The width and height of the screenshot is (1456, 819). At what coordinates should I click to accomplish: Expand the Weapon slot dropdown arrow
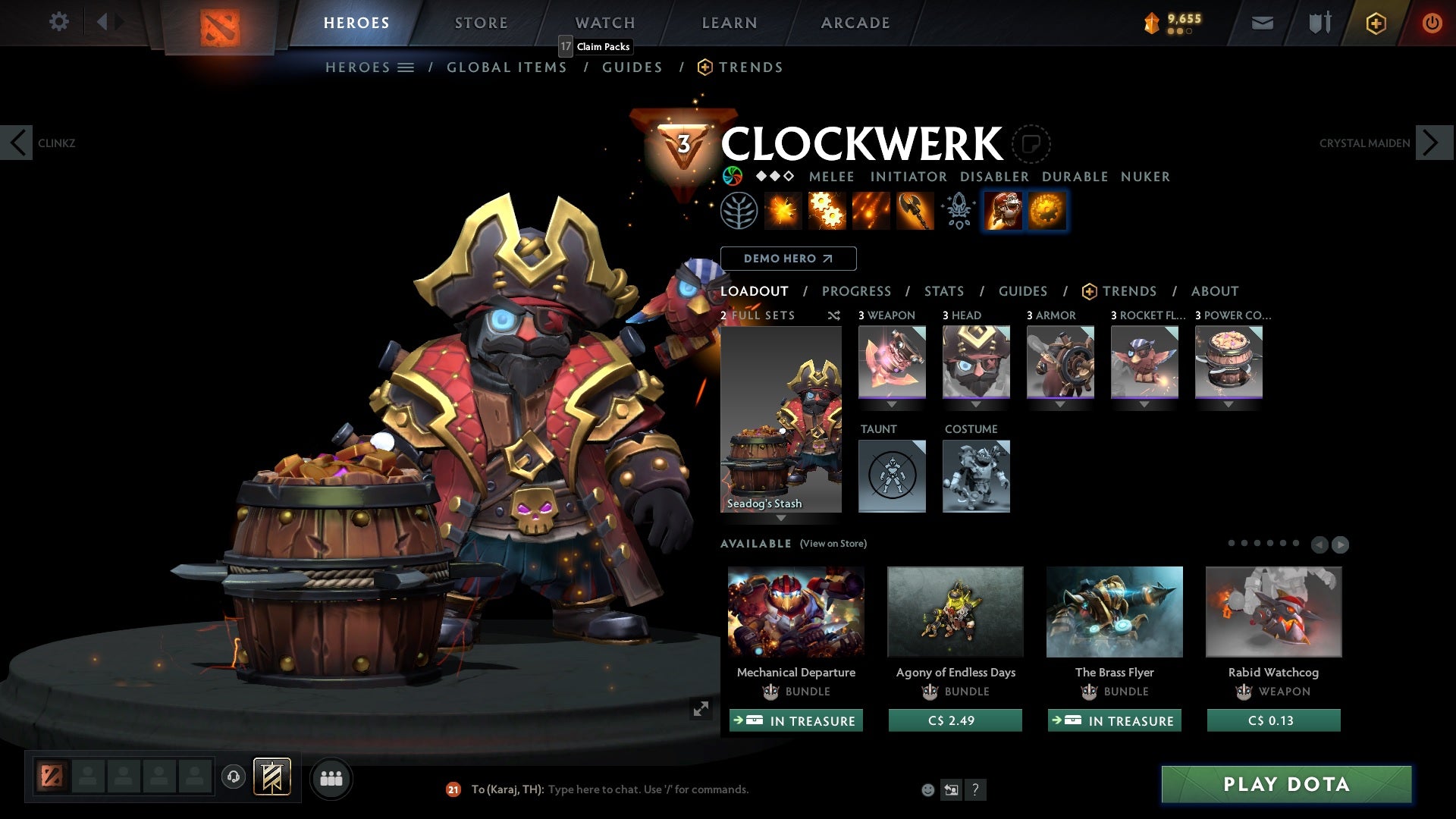(891, 404)
